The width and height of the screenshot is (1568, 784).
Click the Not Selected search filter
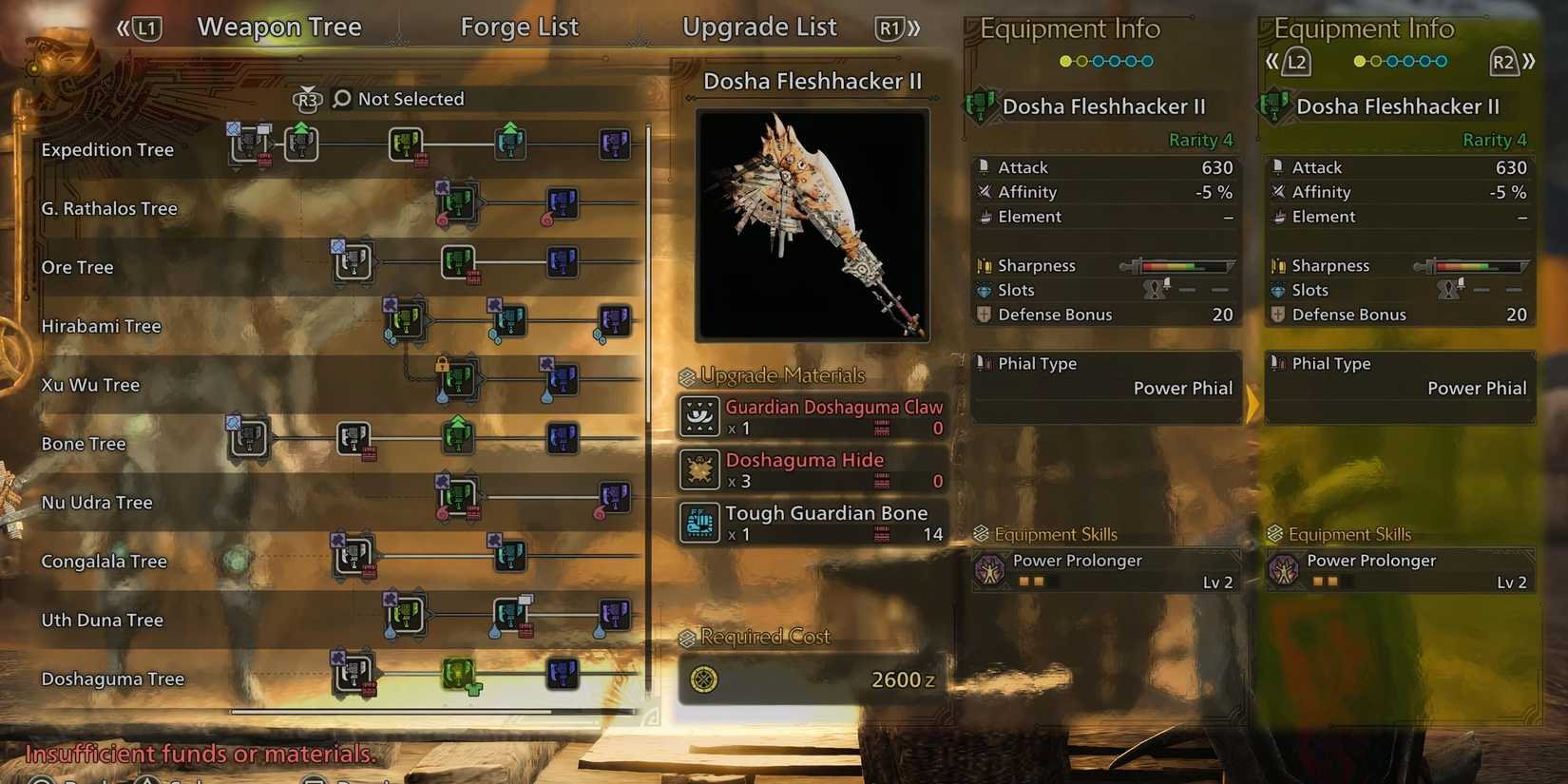coord(399,99)
